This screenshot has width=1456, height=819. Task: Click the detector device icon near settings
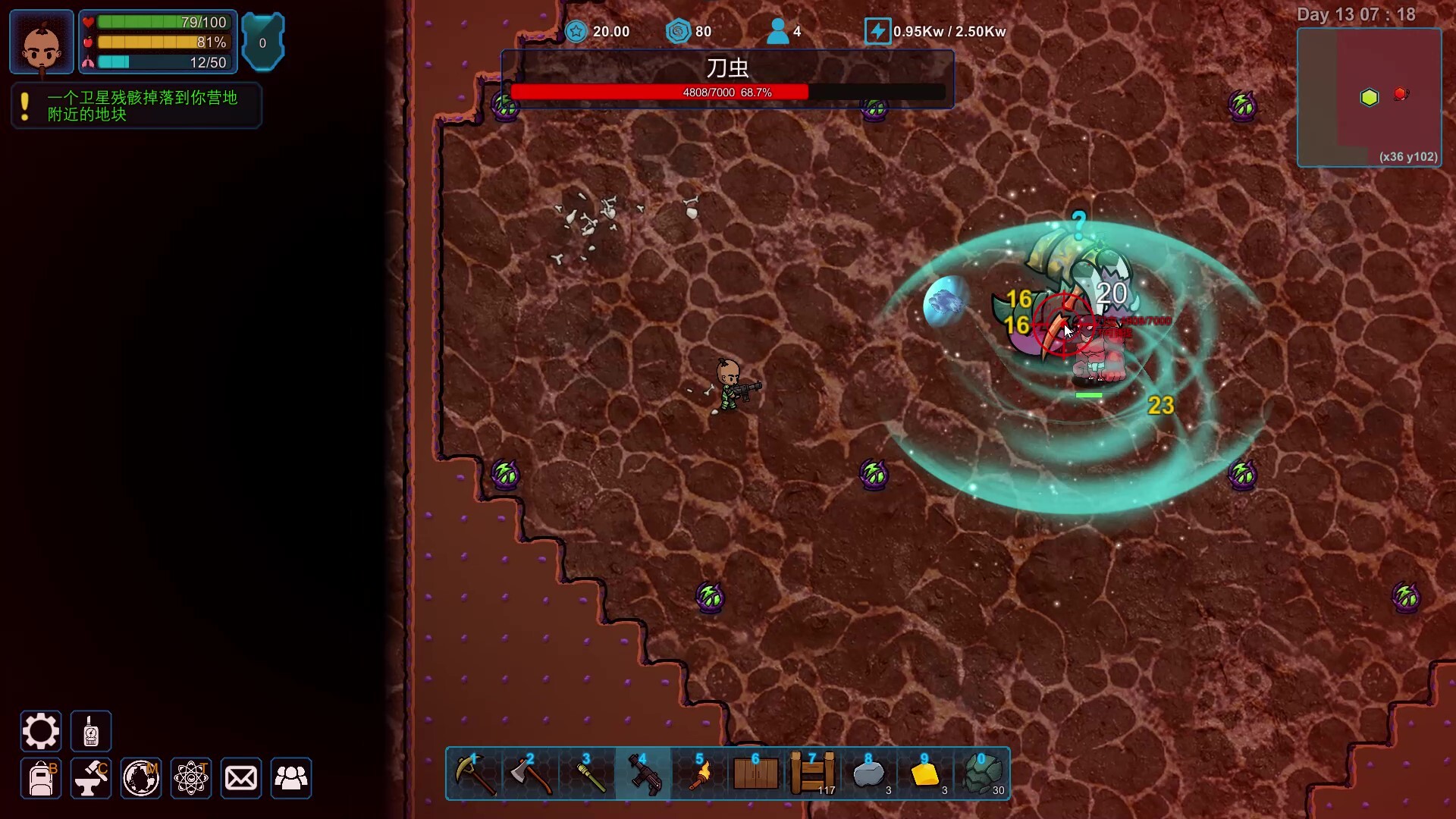tap(90, 730)
